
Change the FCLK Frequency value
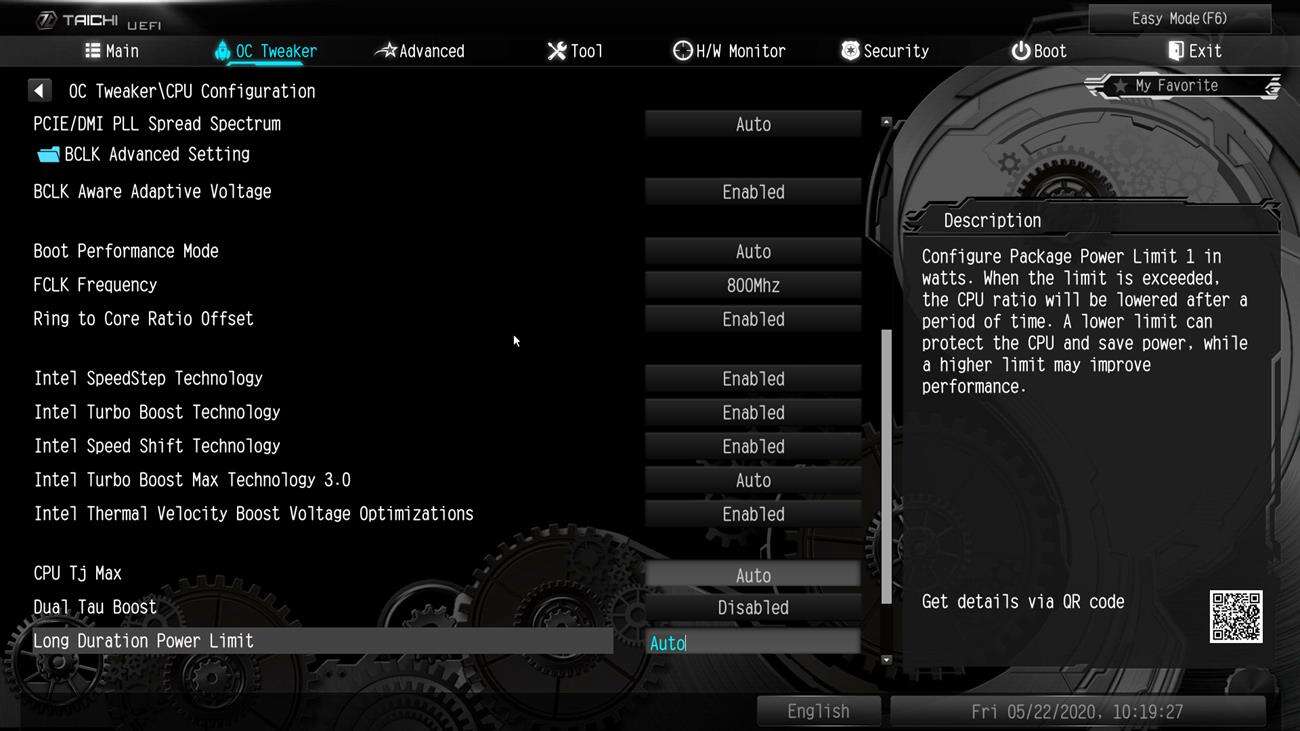pos(753,286)
